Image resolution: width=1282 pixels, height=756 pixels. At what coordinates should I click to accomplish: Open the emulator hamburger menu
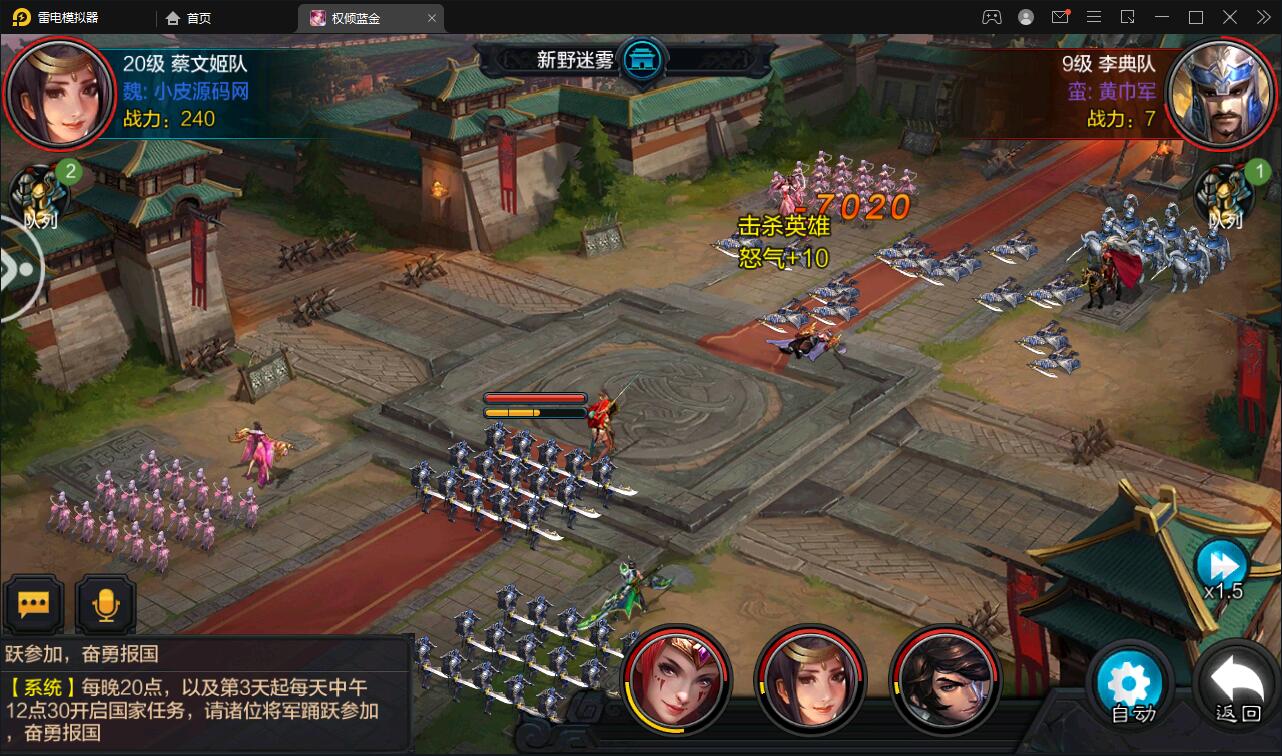click(x=1095, y=17)
